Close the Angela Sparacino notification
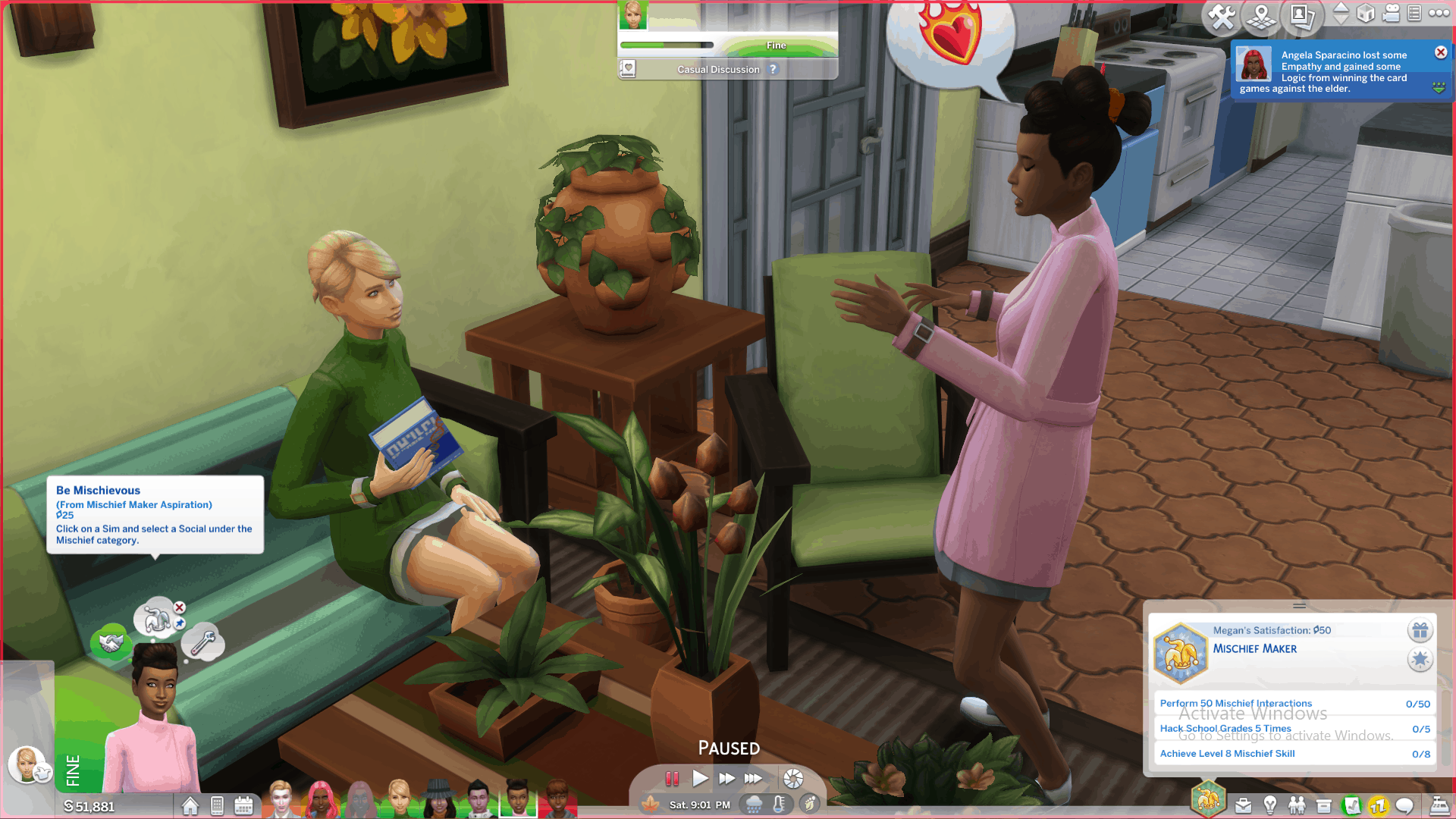The width and height of the screenshot is (1456, 819). 1441,52
